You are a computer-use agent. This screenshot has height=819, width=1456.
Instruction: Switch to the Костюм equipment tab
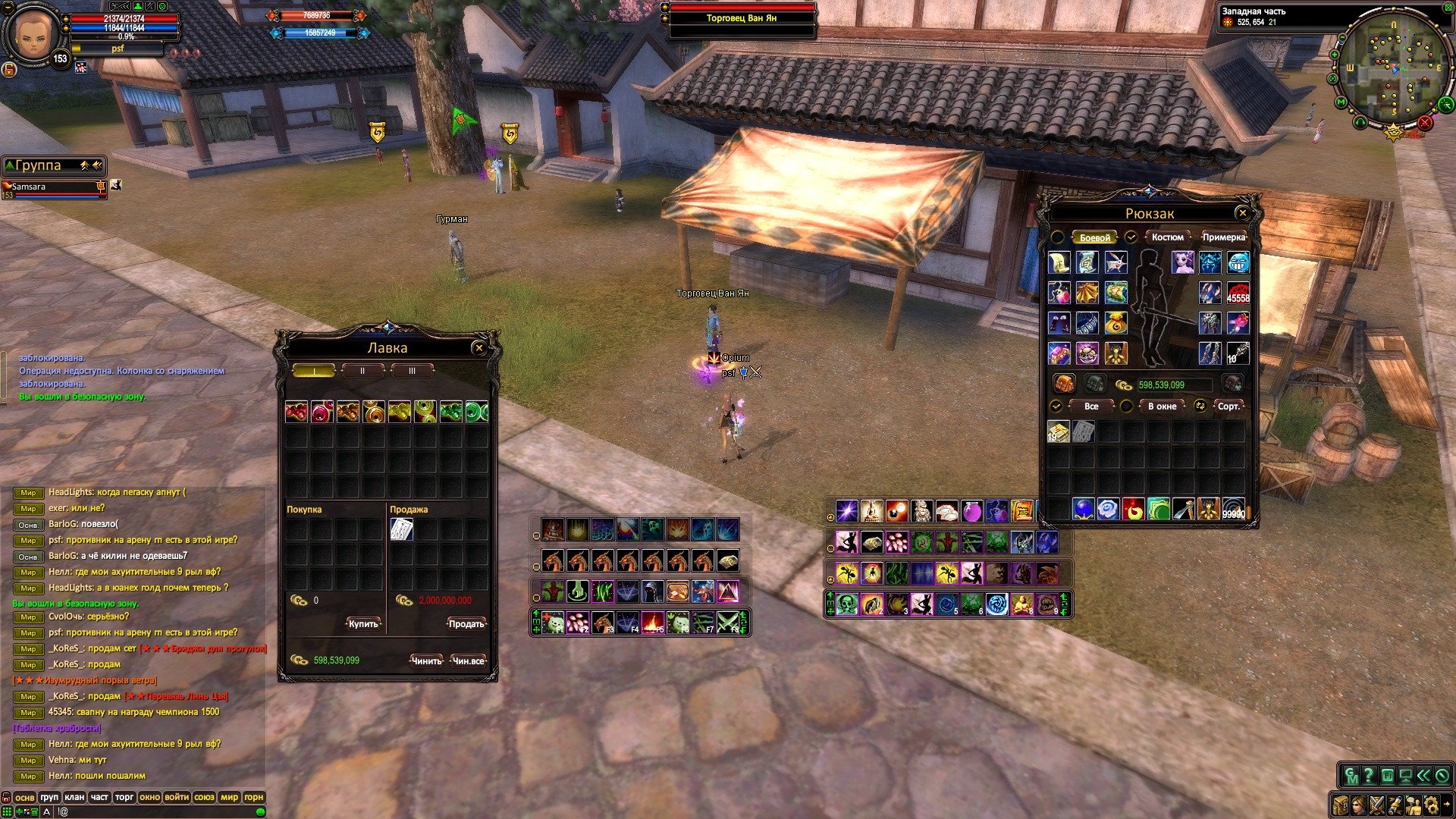pos(1167,237)
